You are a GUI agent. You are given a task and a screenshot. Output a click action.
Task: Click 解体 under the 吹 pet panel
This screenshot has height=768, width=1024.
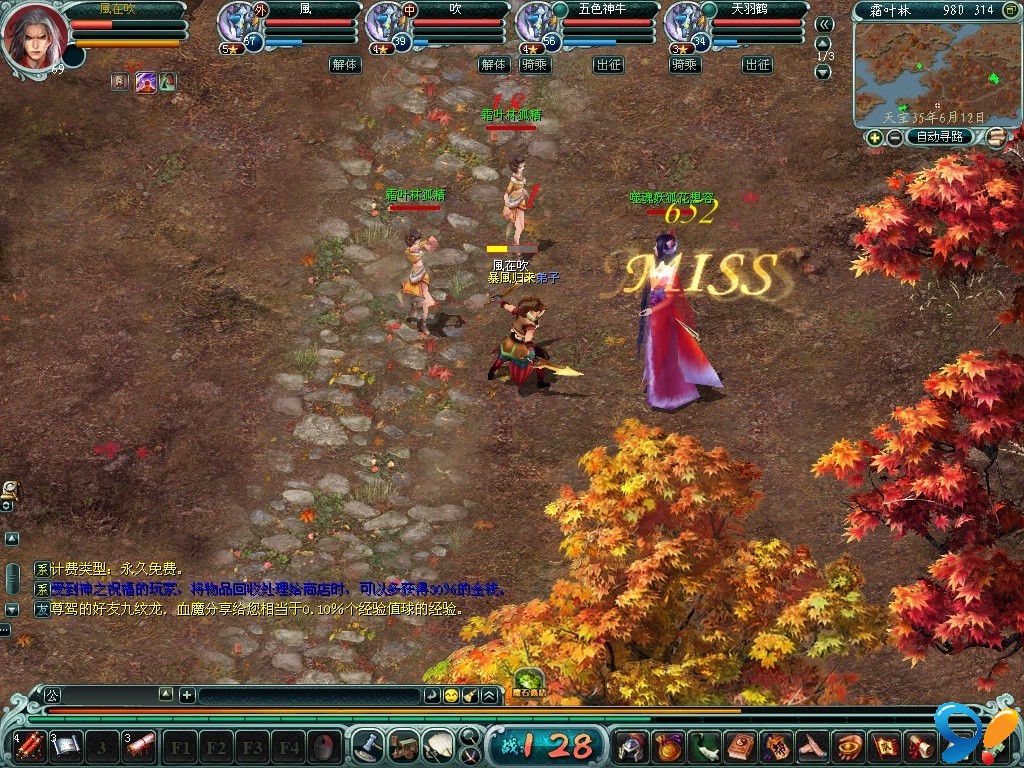pos(493,64)
